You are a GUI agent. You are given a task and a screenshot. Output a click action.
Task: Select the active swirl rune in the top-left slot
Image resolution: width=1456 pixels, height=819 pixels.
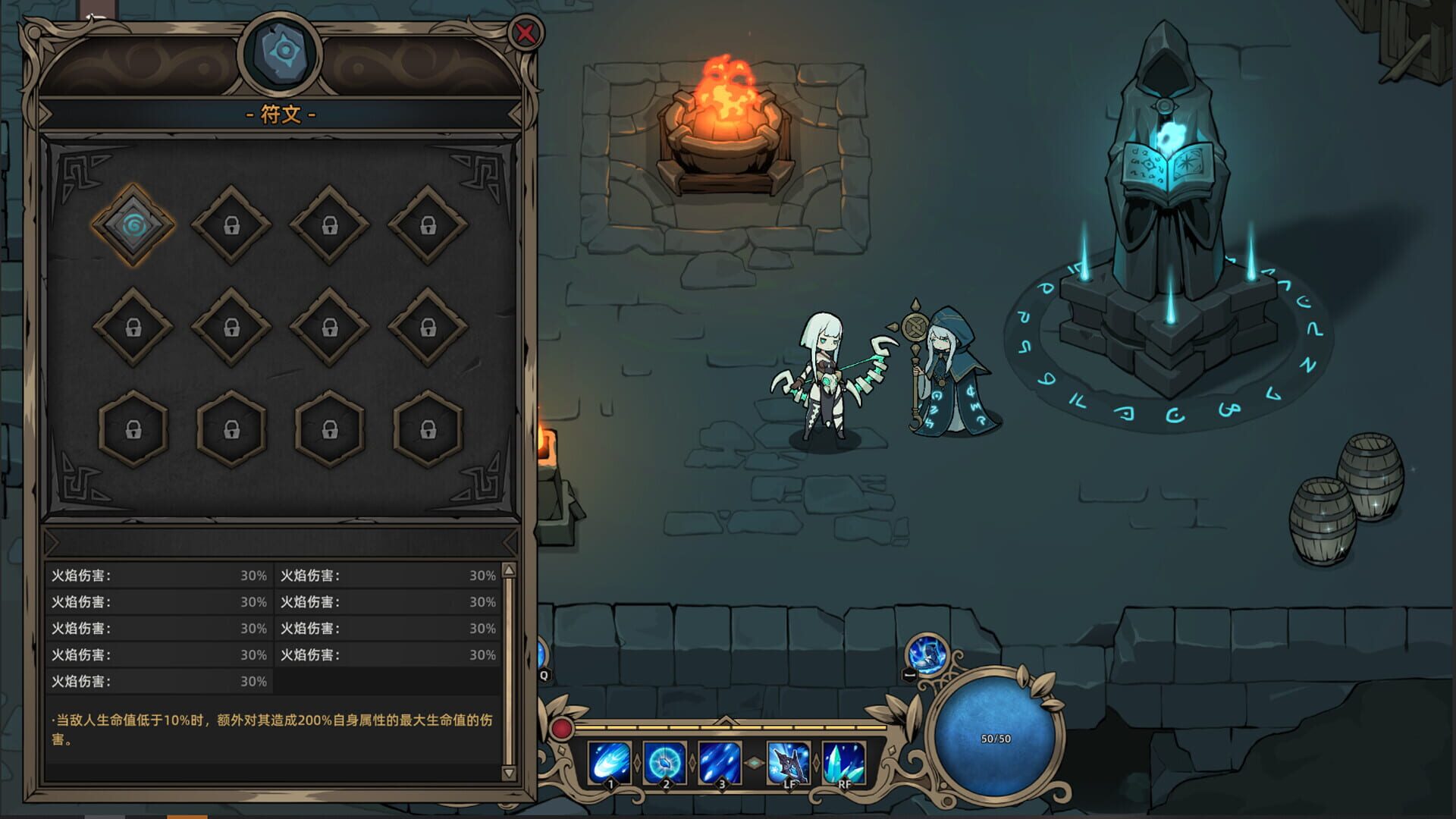pyautogui.click(x=136, y=226)
